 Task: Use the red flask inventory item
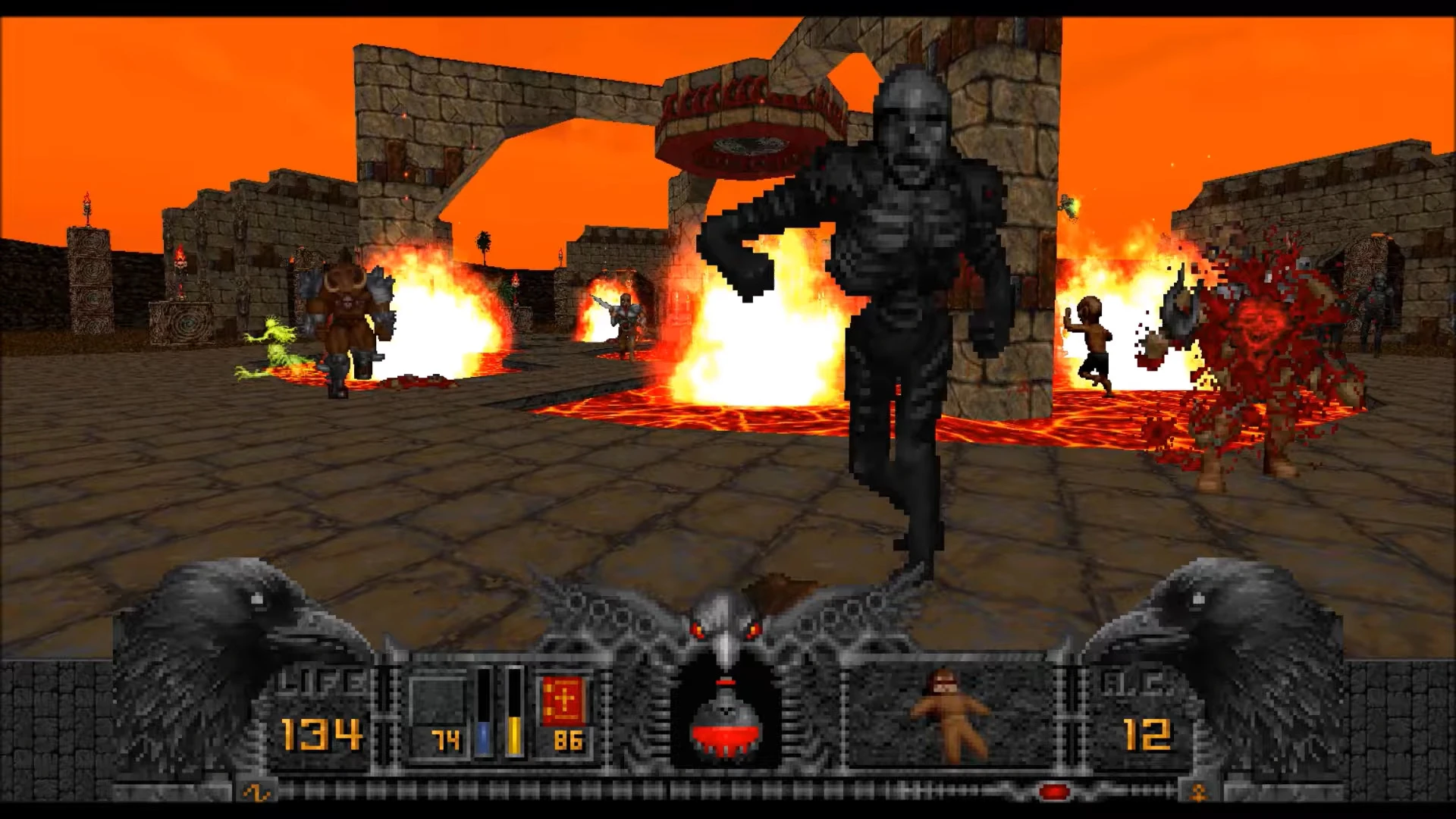point(726,723)
